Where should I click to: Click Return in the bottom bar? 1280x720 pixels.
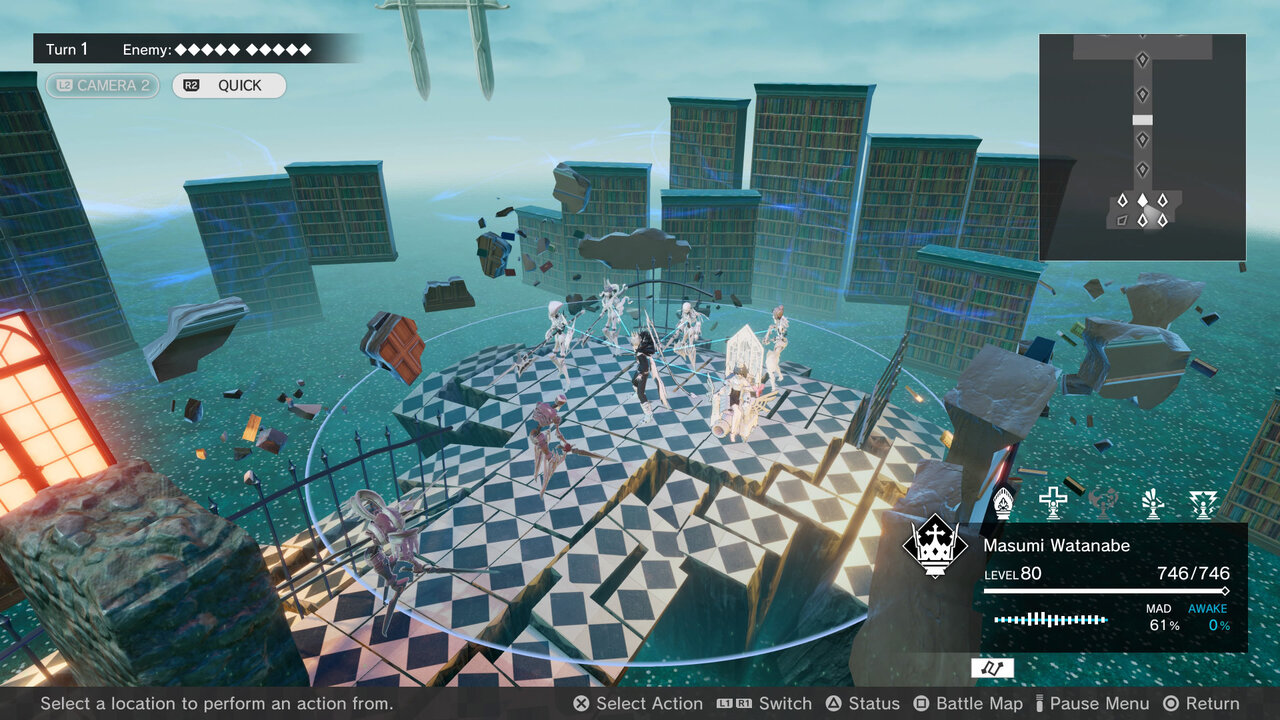pyautogui.click(x=1201, y=704)
